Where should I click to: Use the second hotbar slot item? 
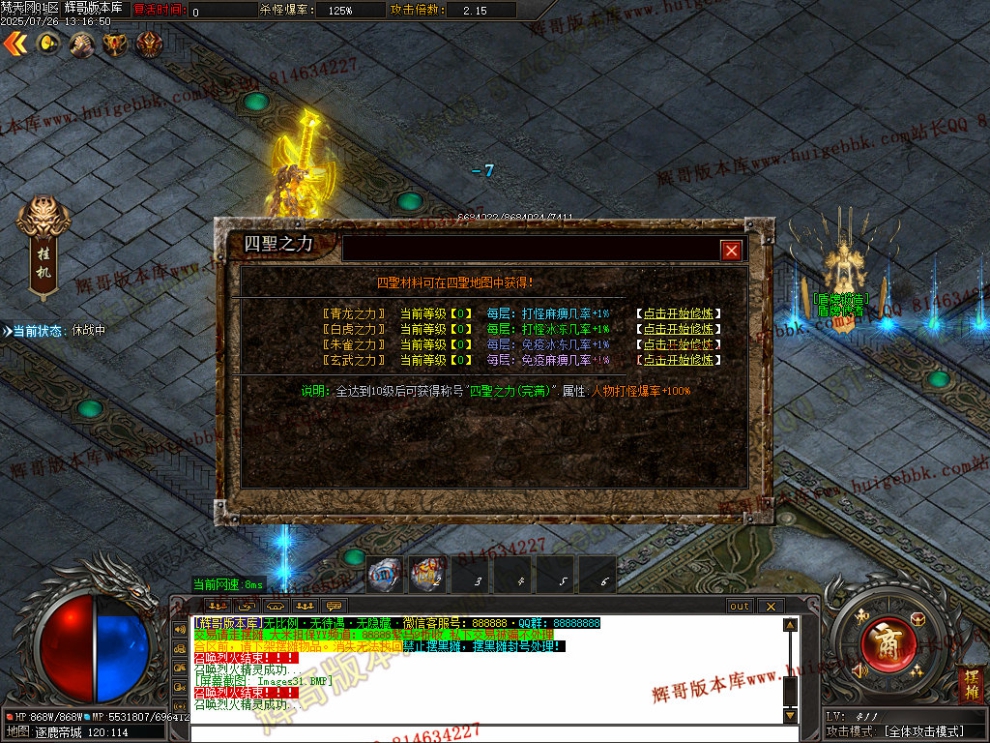[x=427, y=576]
